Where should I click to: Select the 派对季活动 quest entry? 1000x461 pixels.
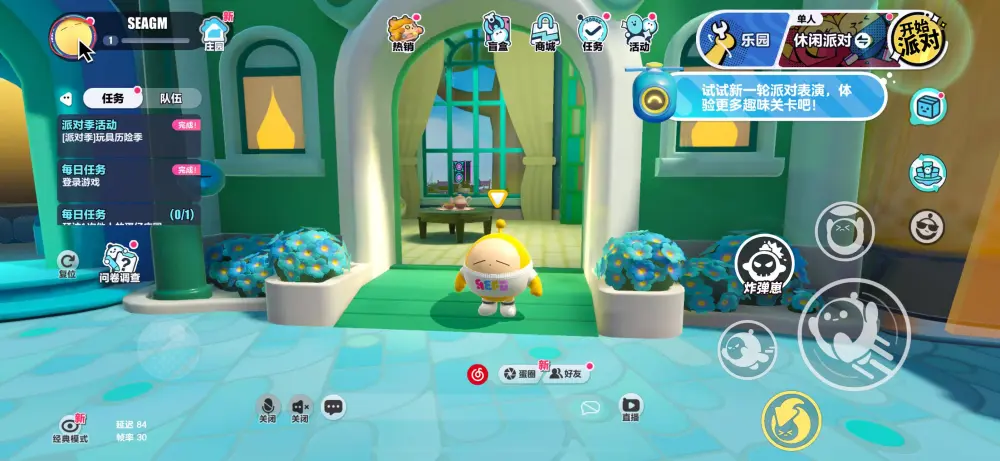[130, 130]
